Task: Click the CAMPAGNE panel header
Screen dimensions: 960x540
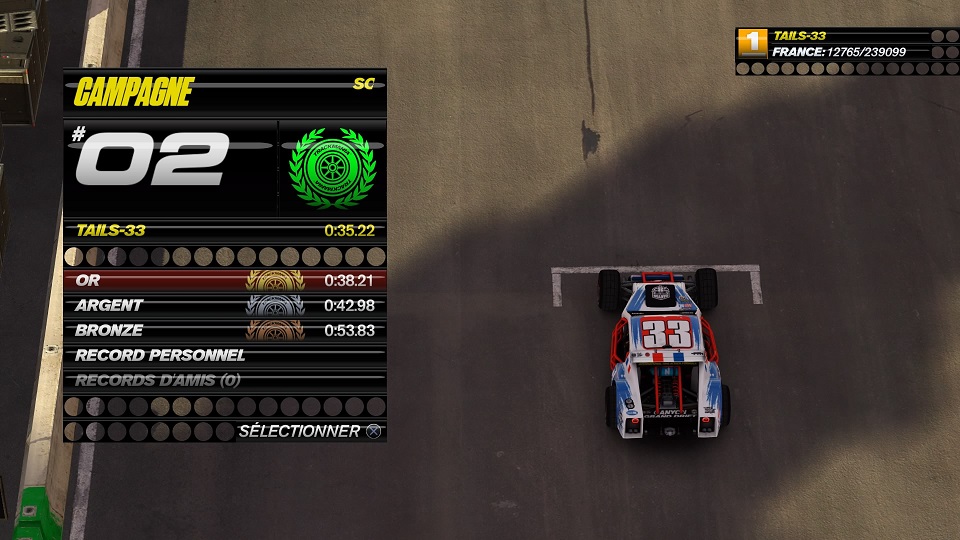Action: (x=224, y=92)
